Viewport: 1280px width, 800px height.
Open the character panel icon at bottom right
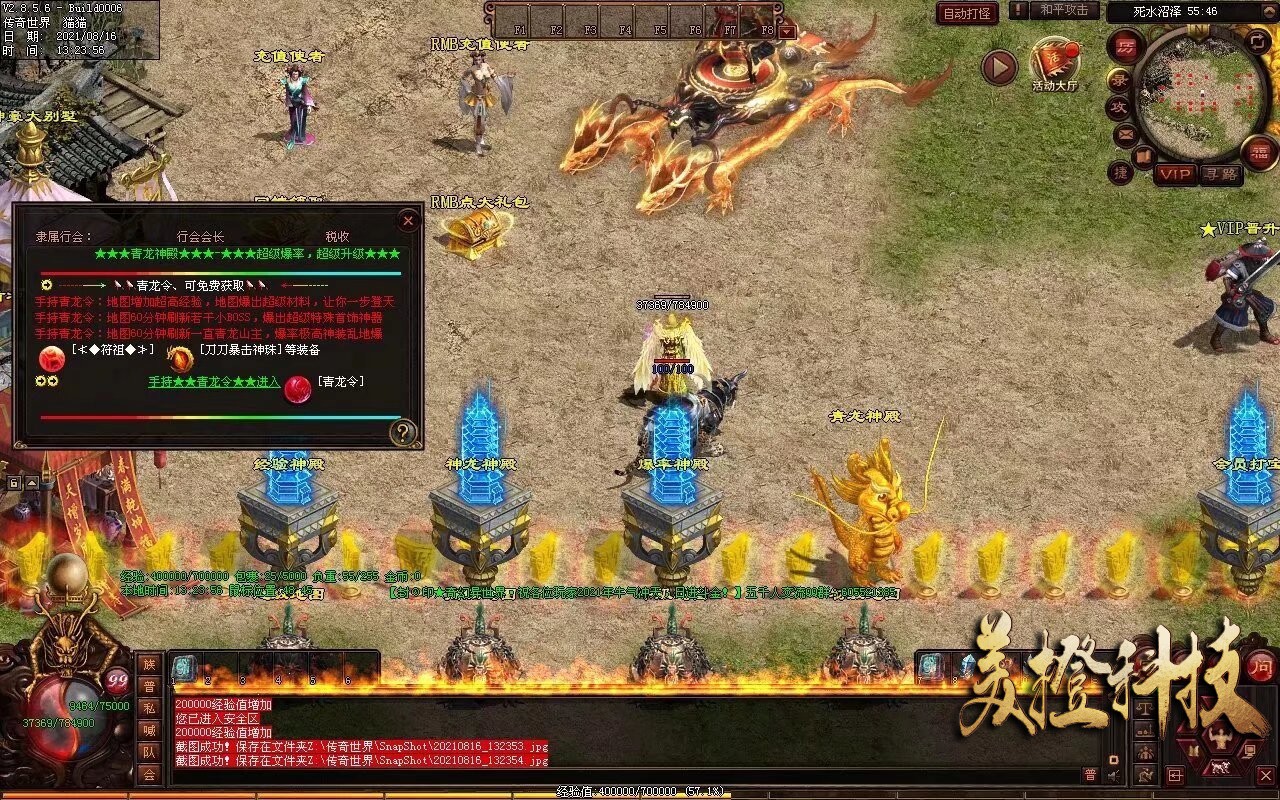(1220, 737)
